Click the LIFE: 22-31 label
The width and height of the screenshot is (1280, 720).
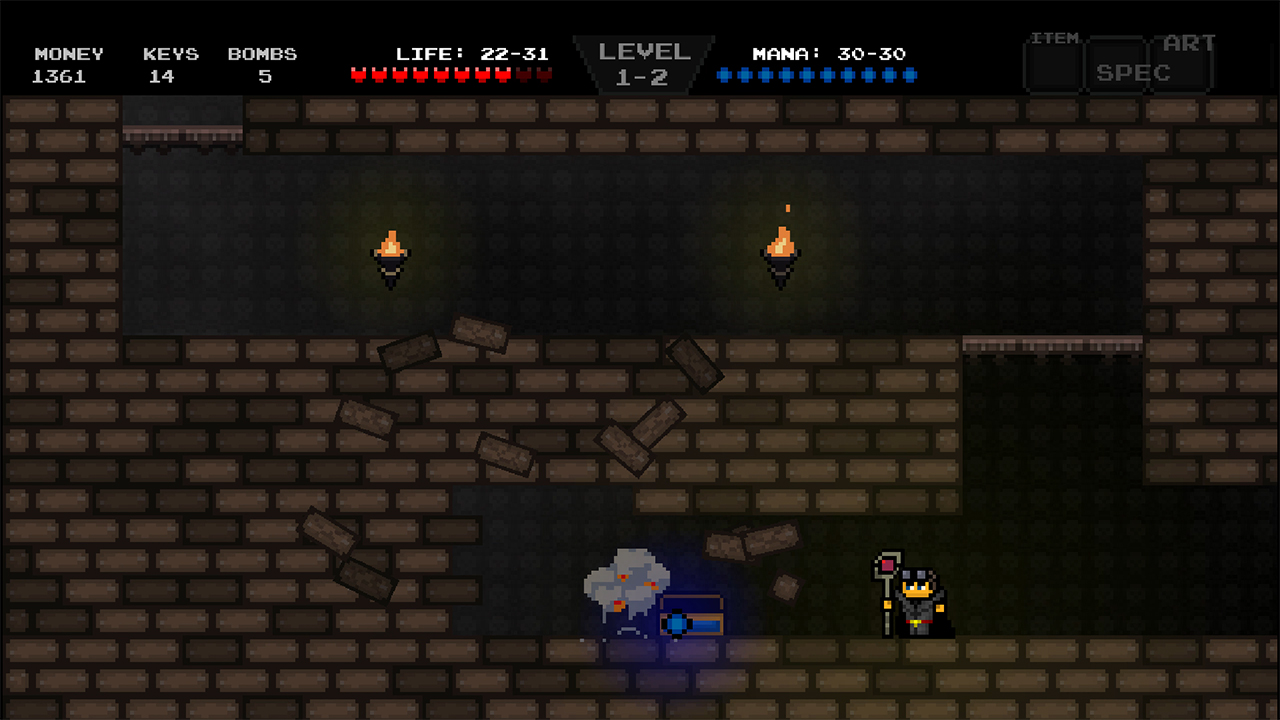470,53
